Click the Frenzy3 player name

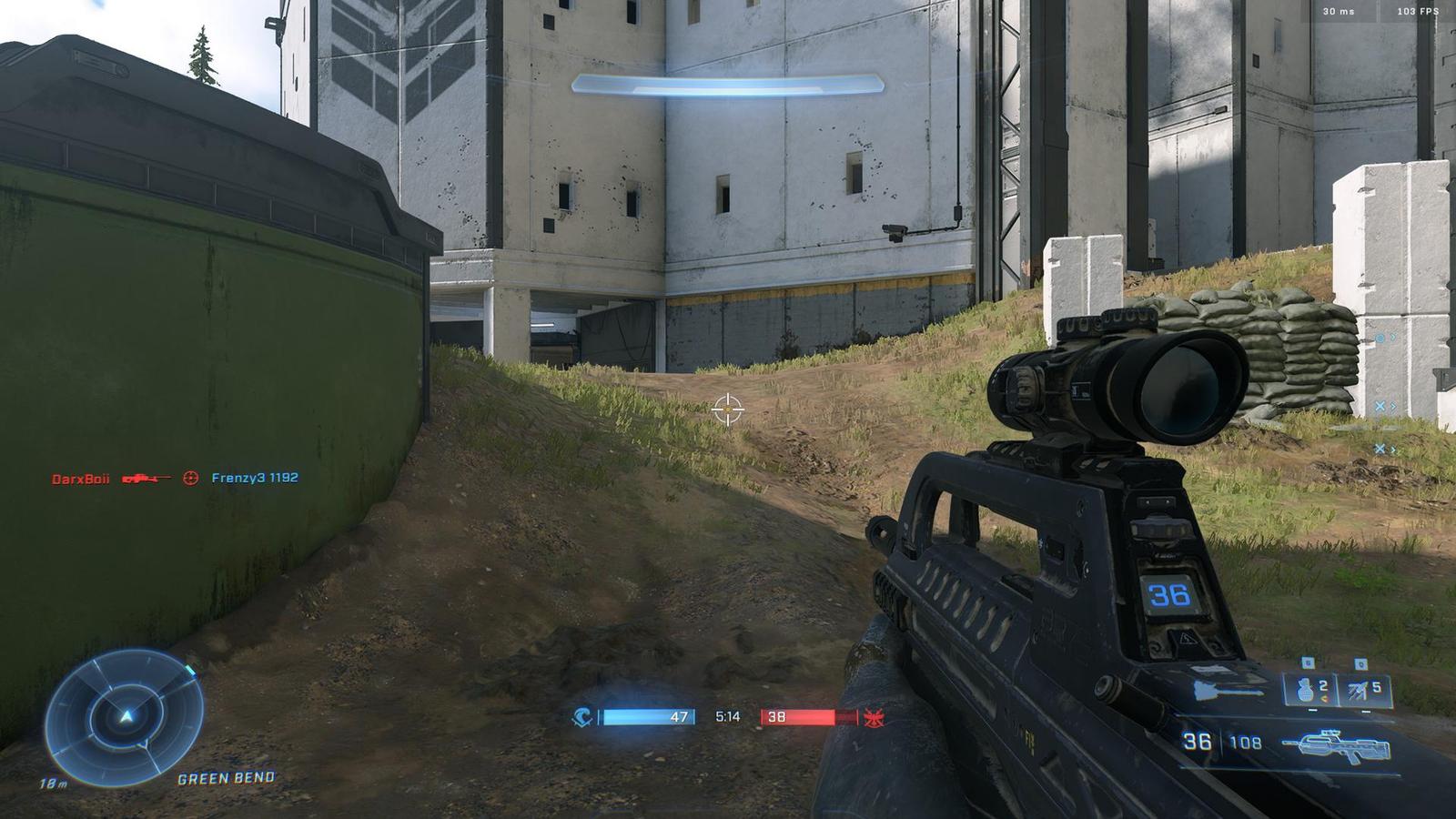[239, 478]
